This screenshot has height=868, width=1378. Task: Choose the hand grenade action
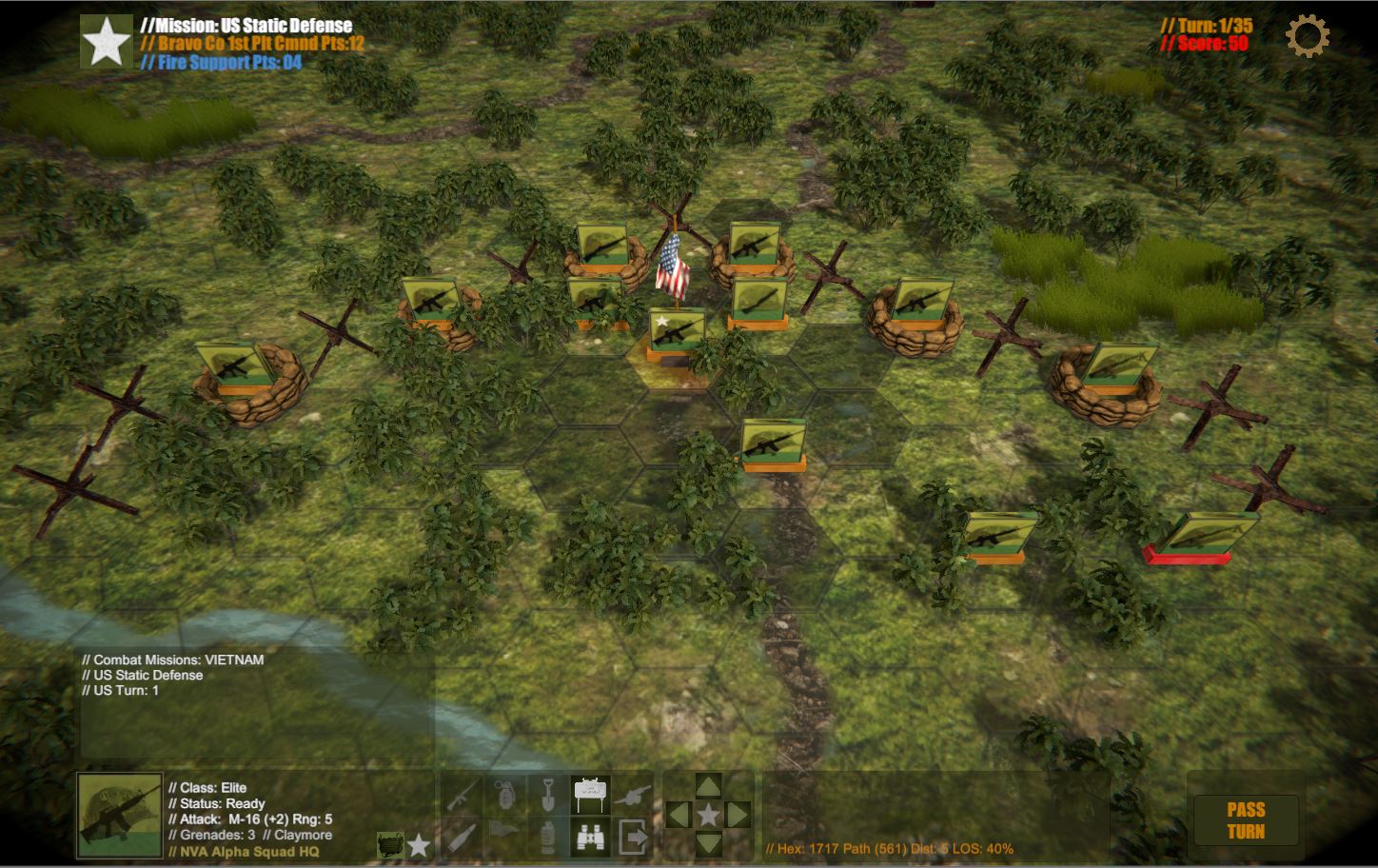[505, 794]
